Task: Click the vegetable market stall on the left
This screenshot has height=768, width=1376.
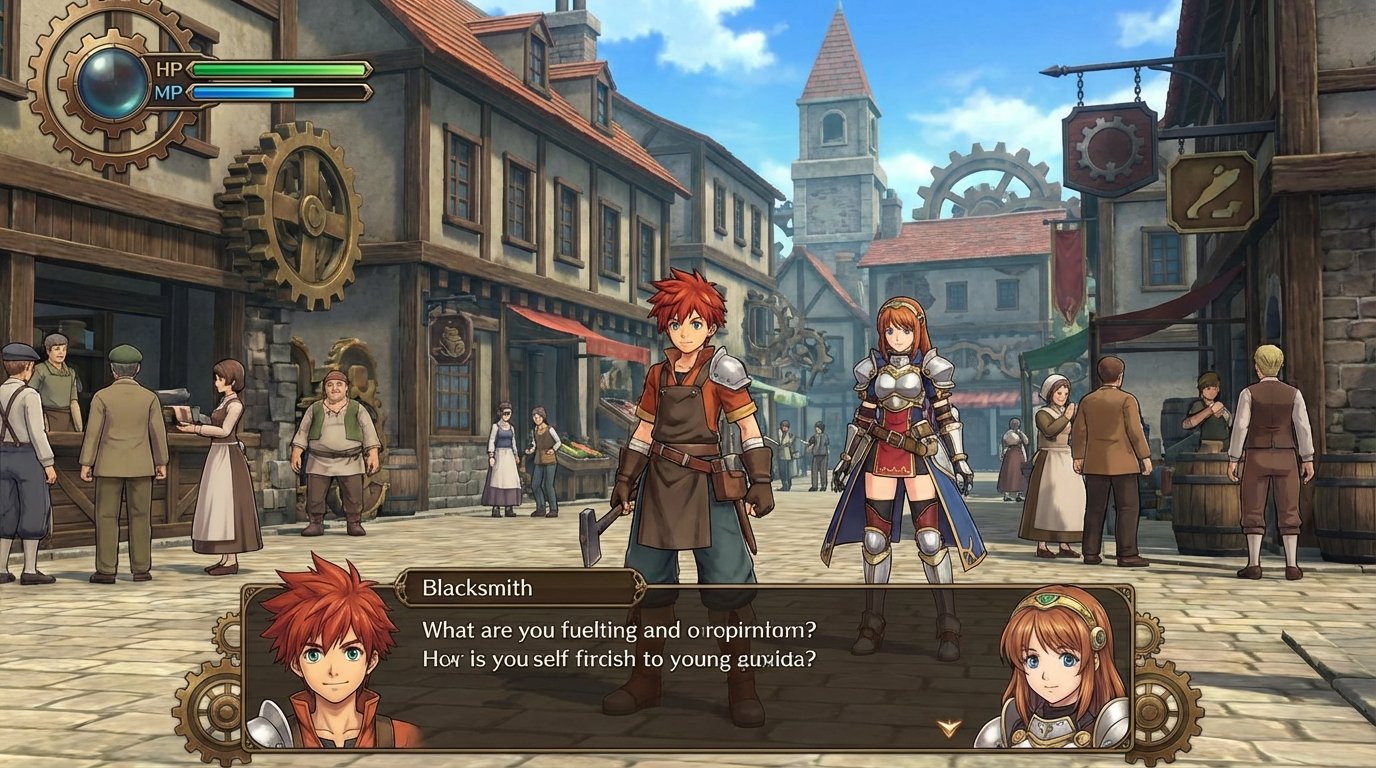Action: (x=583, y=450)
